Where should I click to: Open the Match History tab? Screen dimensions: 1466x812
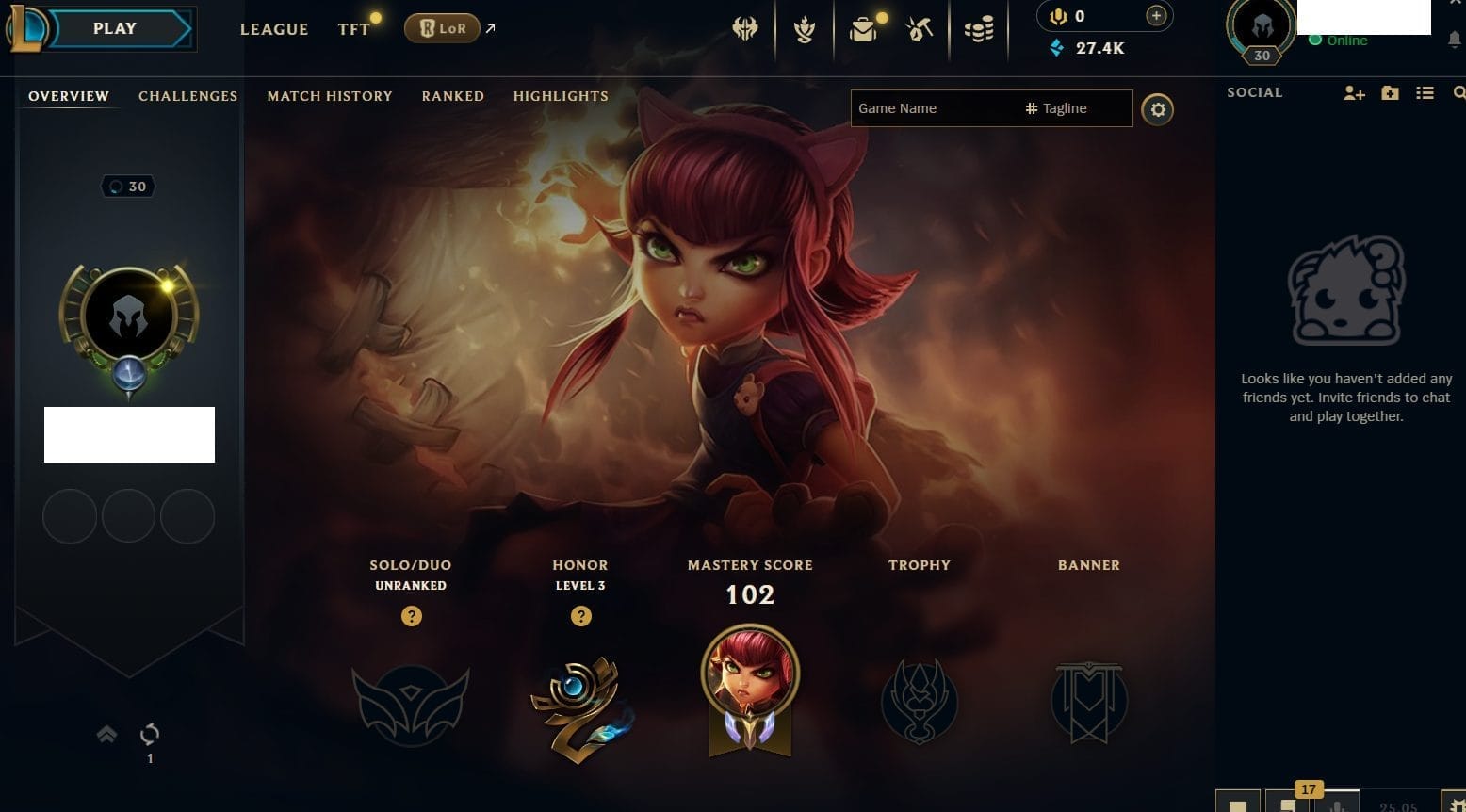click(x=330, y=96)
